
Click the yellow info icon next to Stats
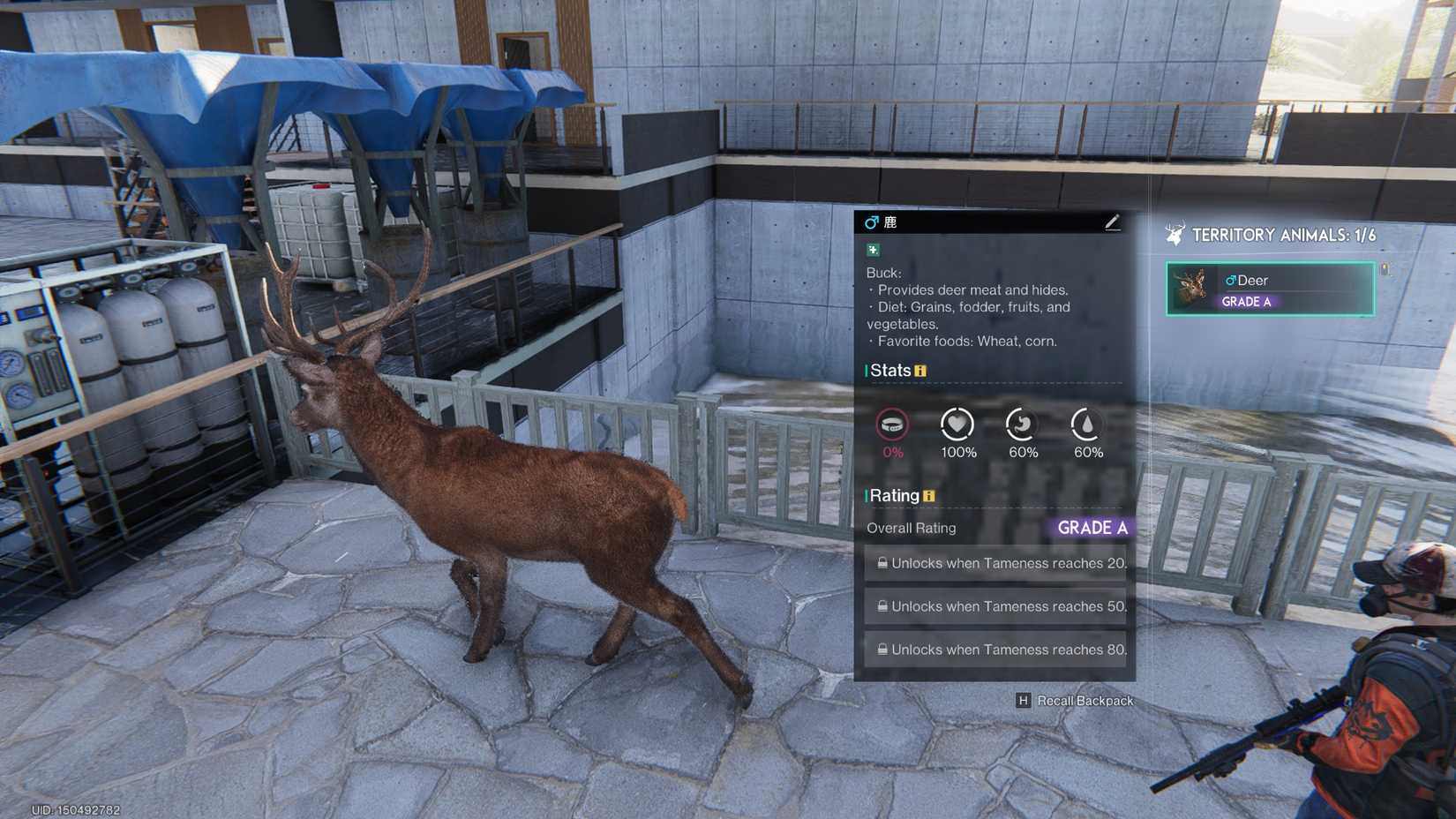coord(920,371)
